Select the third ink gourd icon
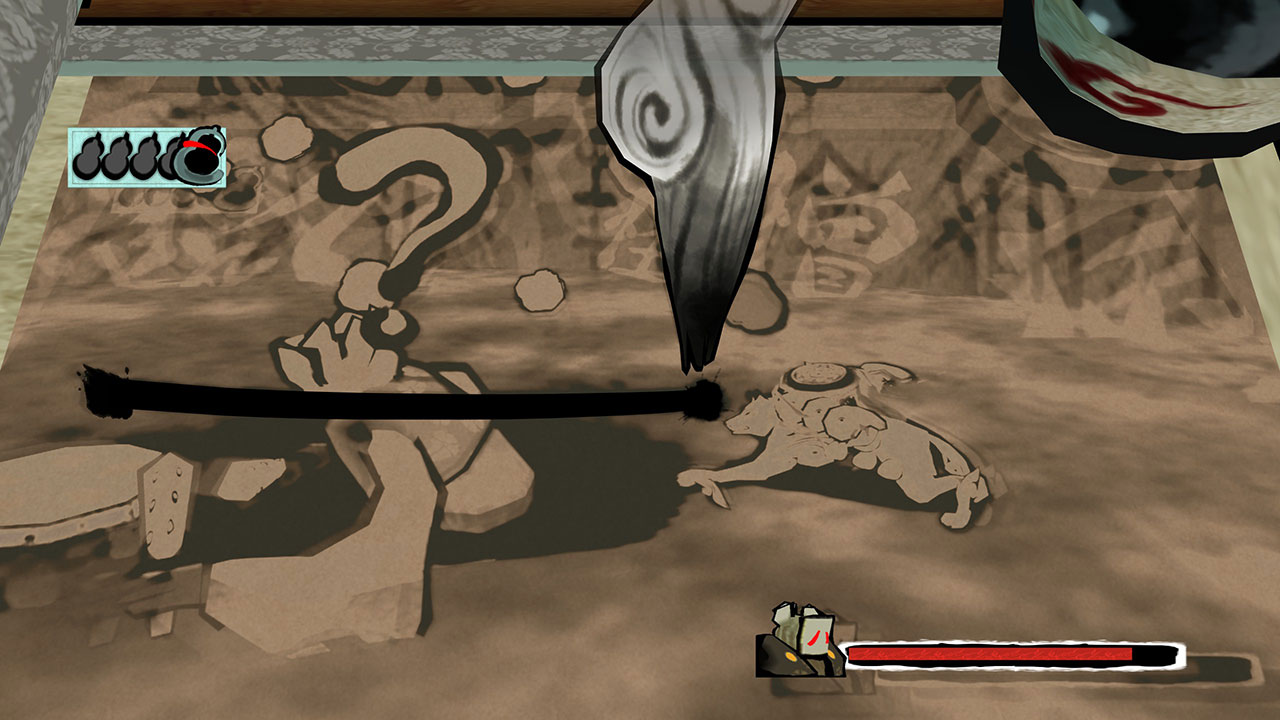 144,158
